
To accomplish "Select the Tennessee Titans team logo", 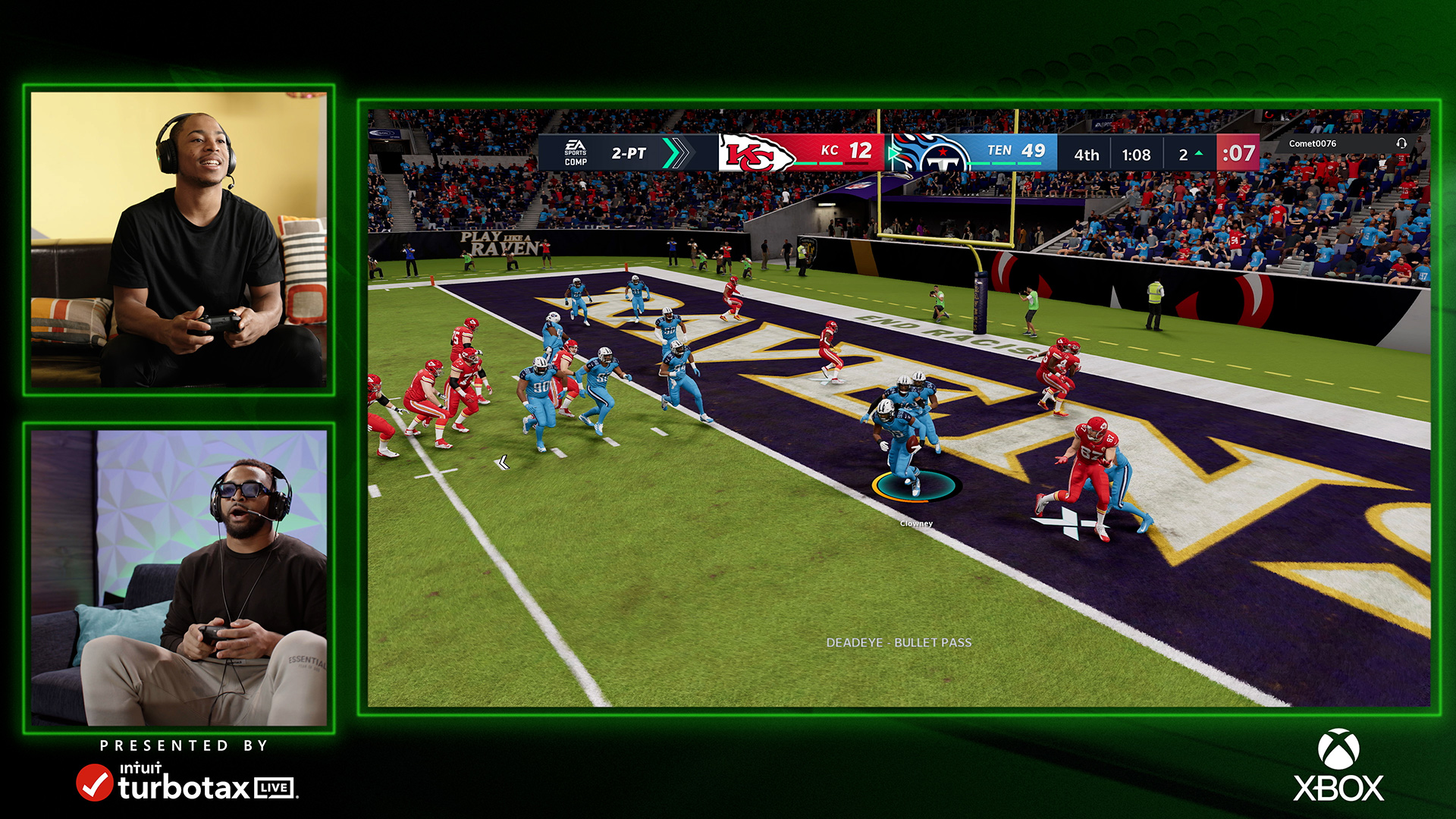I will click(x=942, y=152).
